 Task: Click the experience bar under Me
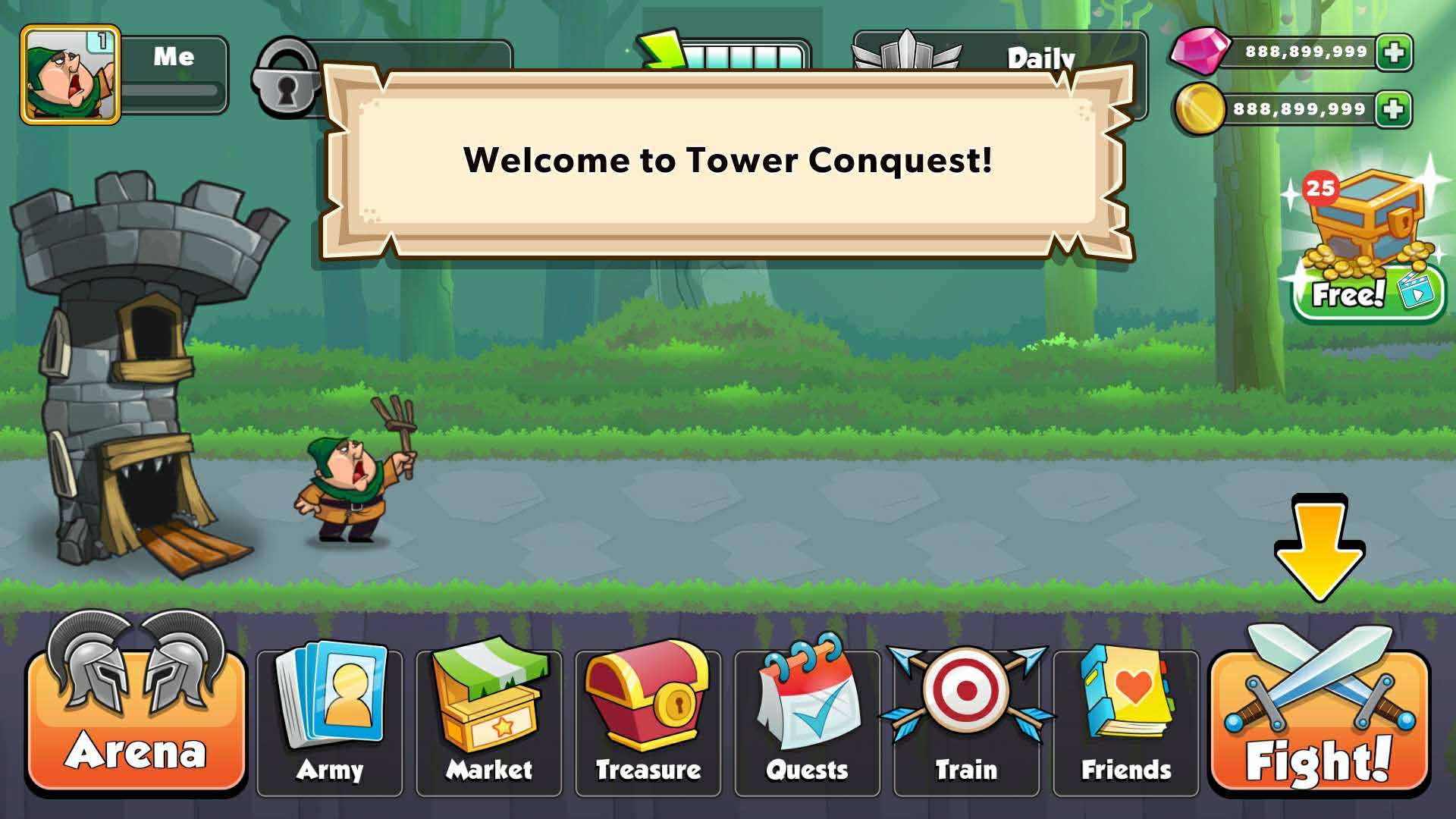click(171, 95)
